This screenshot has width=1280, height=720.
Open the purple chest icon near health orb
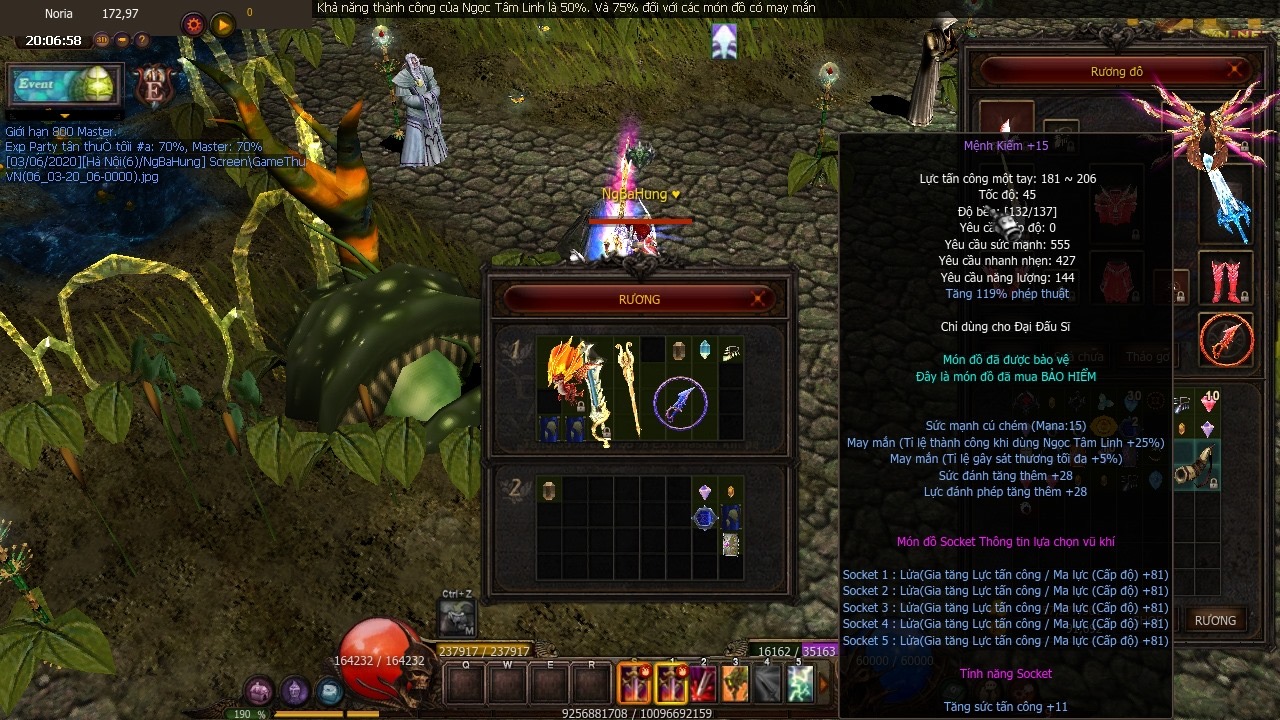coord(260,691)
